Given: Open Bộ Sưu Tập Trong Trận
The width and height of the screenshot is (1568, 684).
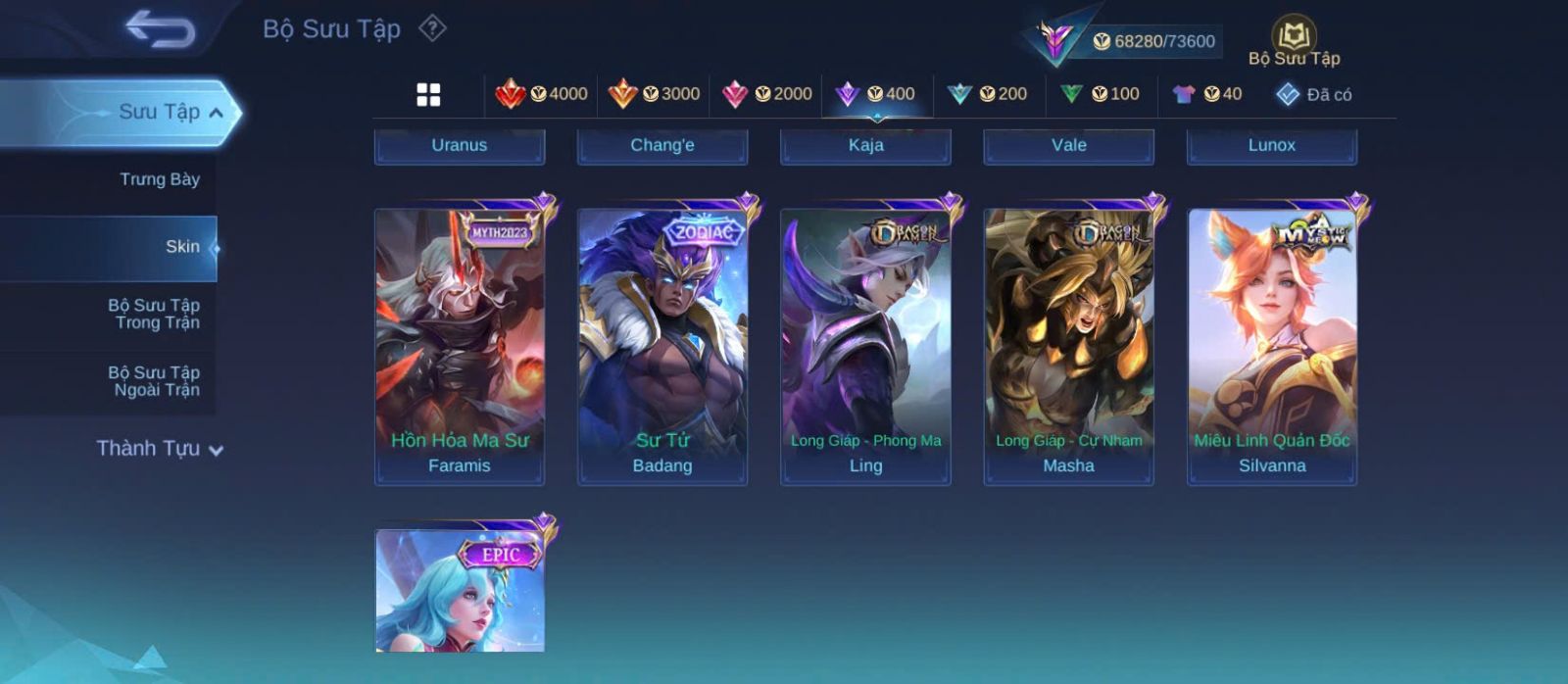Looking at the screenshot, I should [154, 314].
